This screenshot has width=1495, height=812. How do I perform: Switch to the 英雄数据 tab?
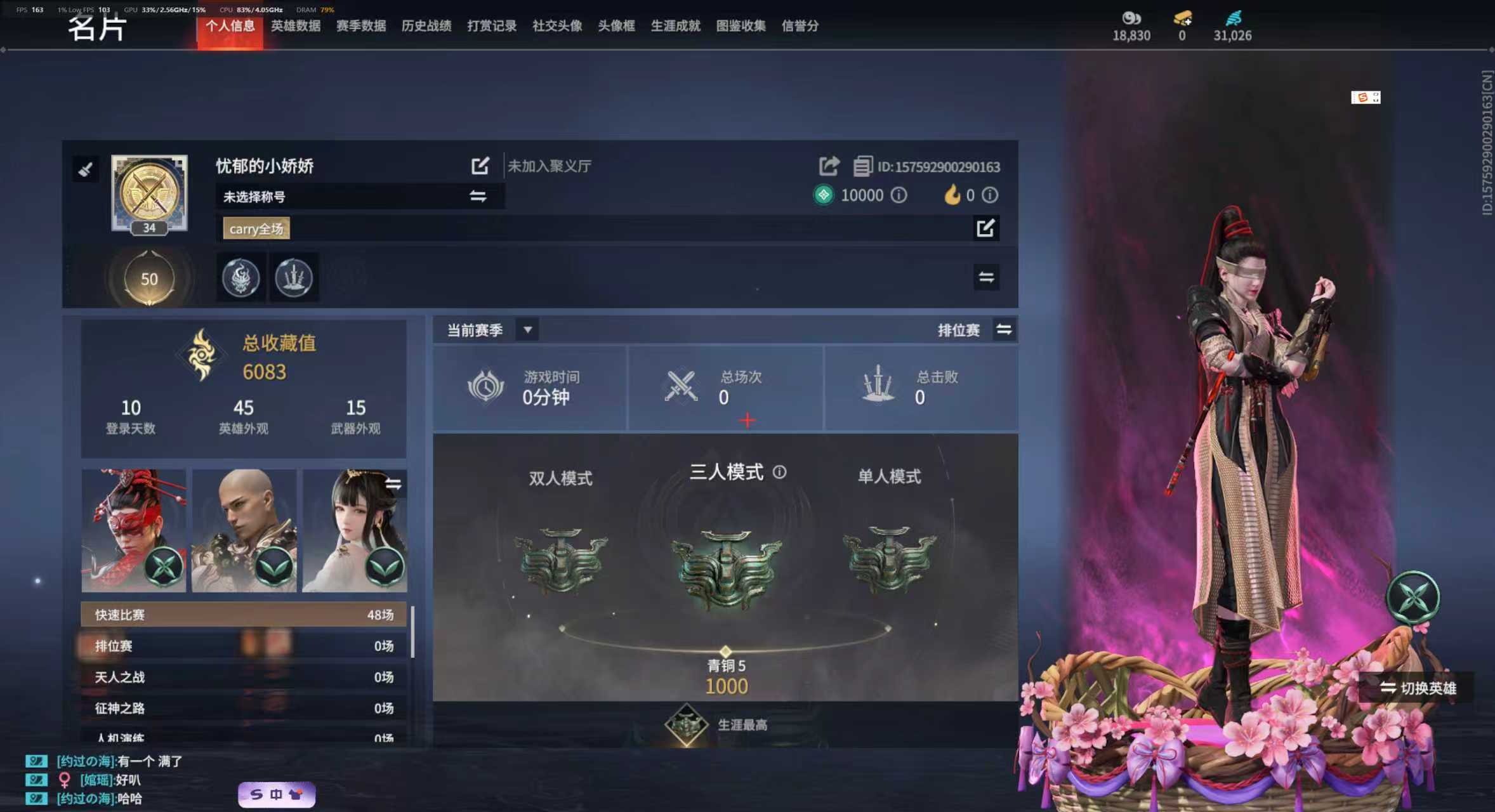pyautogui.click(x=295, y=26)
